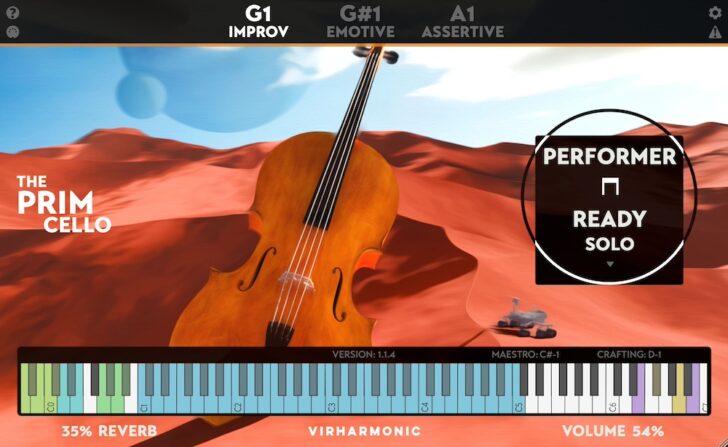The height and width of the screenshot is (447, 728).
Task: Click the bow direction symbol
Action: point(609,187)
